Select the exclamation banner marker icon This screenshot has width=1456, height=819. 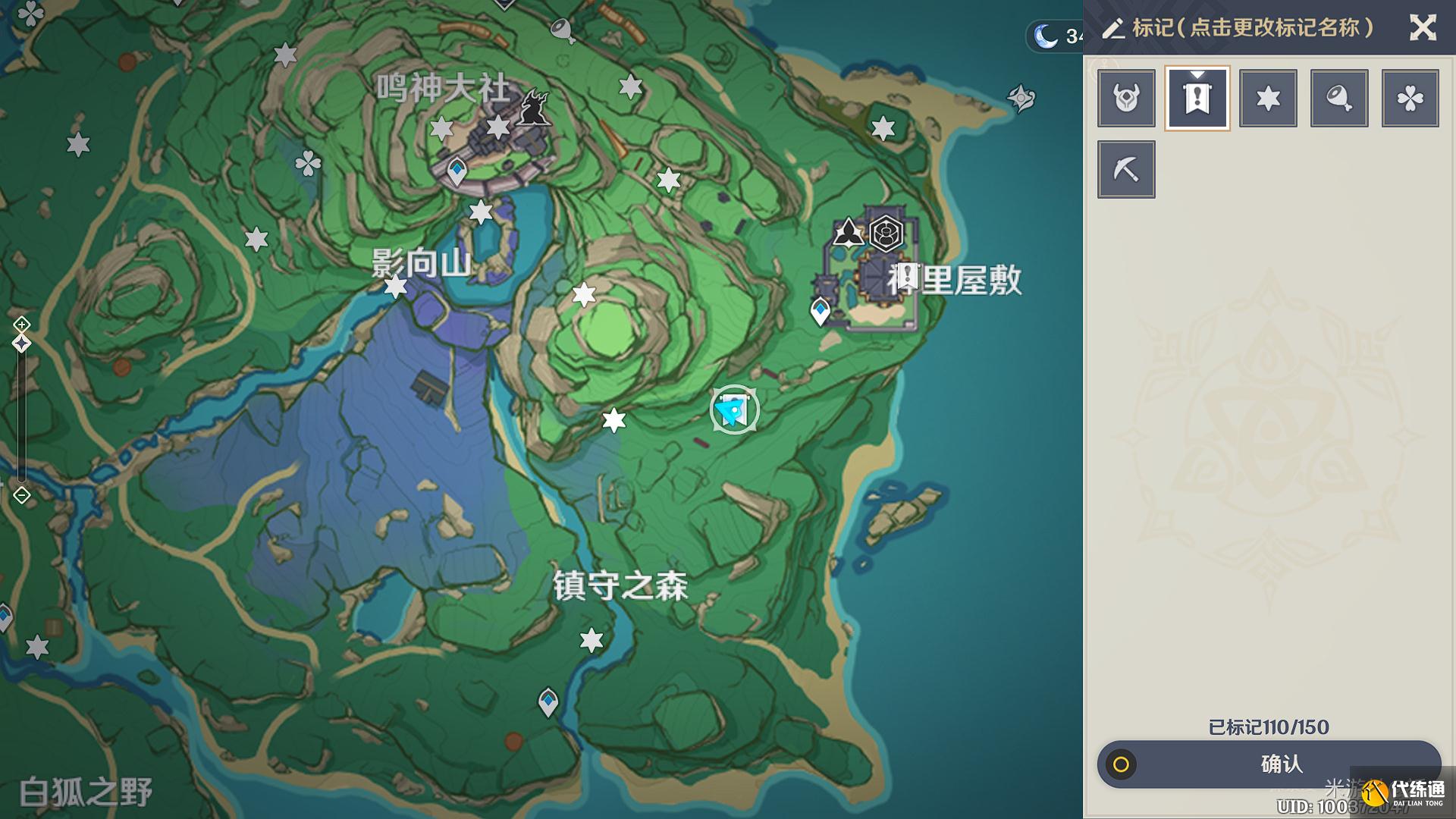click(x=1197, y=99)
